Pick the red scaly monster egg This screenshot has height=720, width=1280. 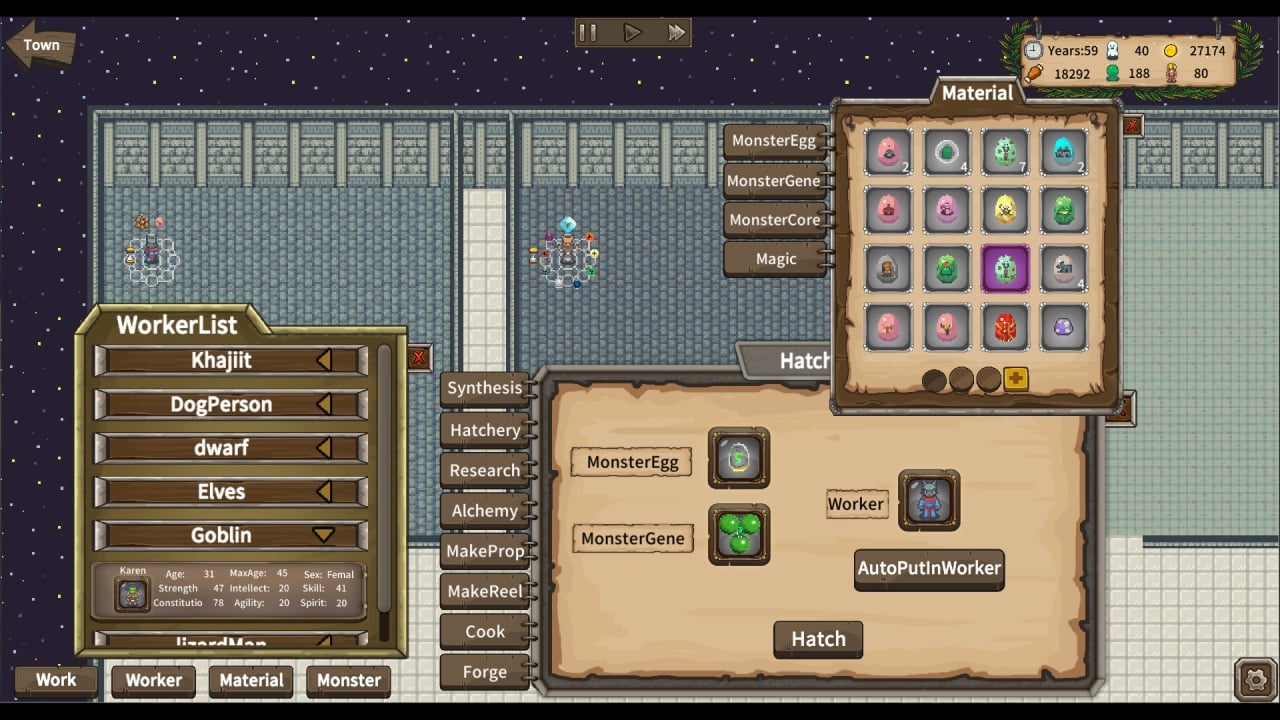tap(1005, 327)
